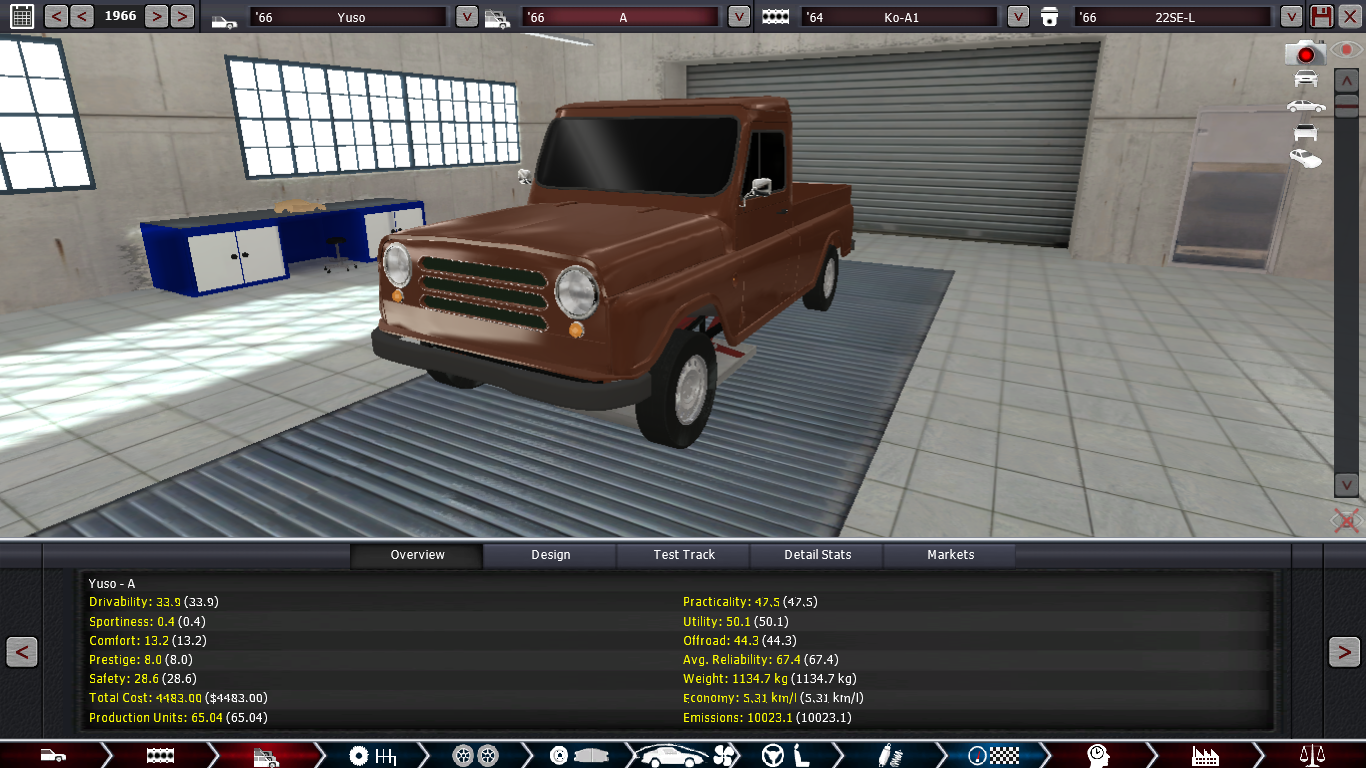Go back with the left page arrow
Image resolution: width=1366 pixels, height=768 pixels.
(22, 652)
